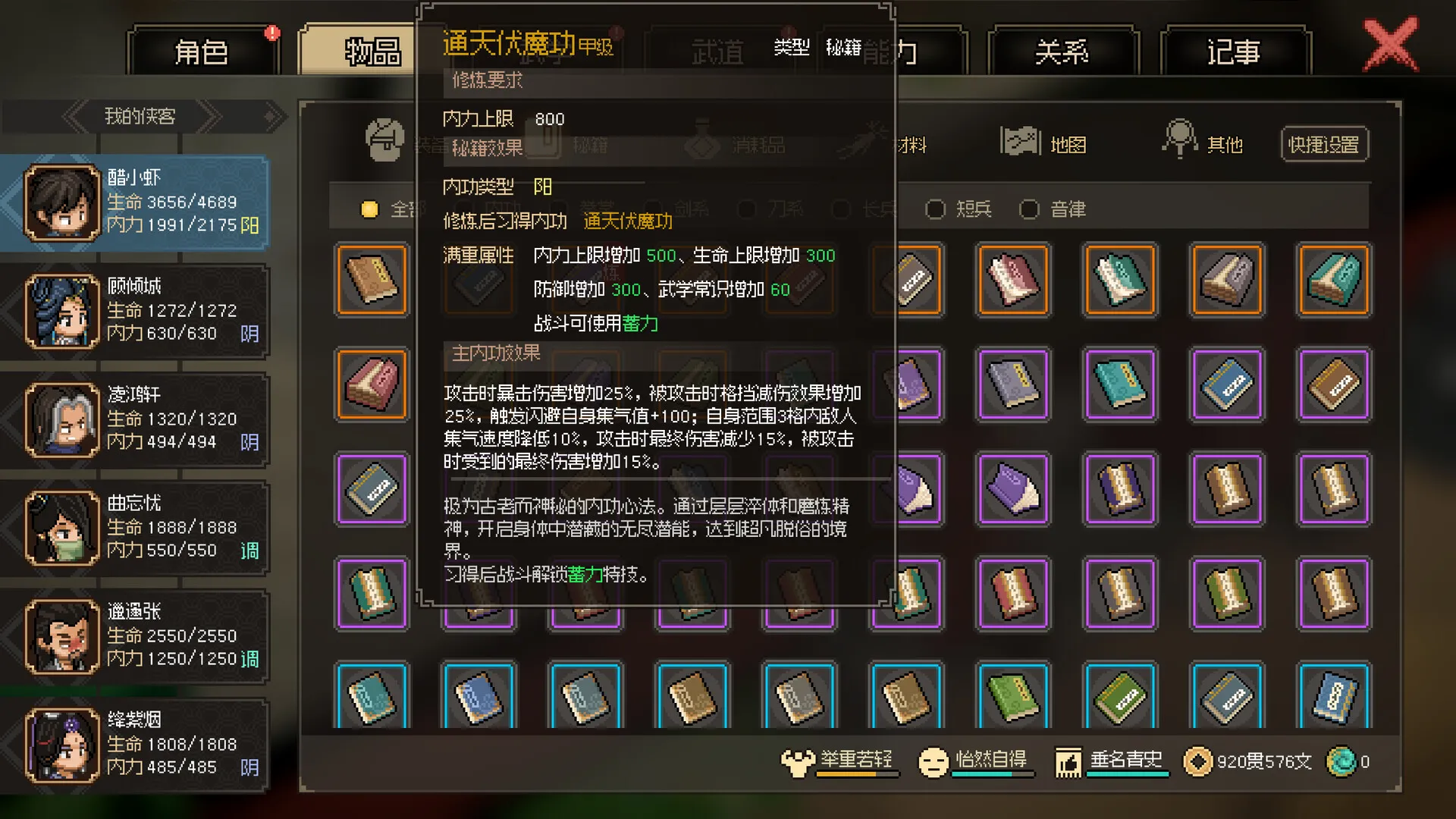Click the 装备 equipment helmet icon
The width and height of the screenshot is (1456, 819).
383,140
